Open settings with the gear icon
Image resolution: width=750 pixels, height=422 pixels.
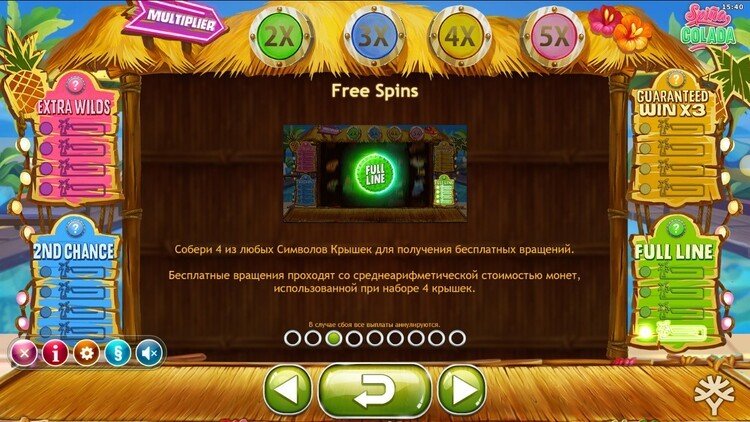[x=87, y=352]
